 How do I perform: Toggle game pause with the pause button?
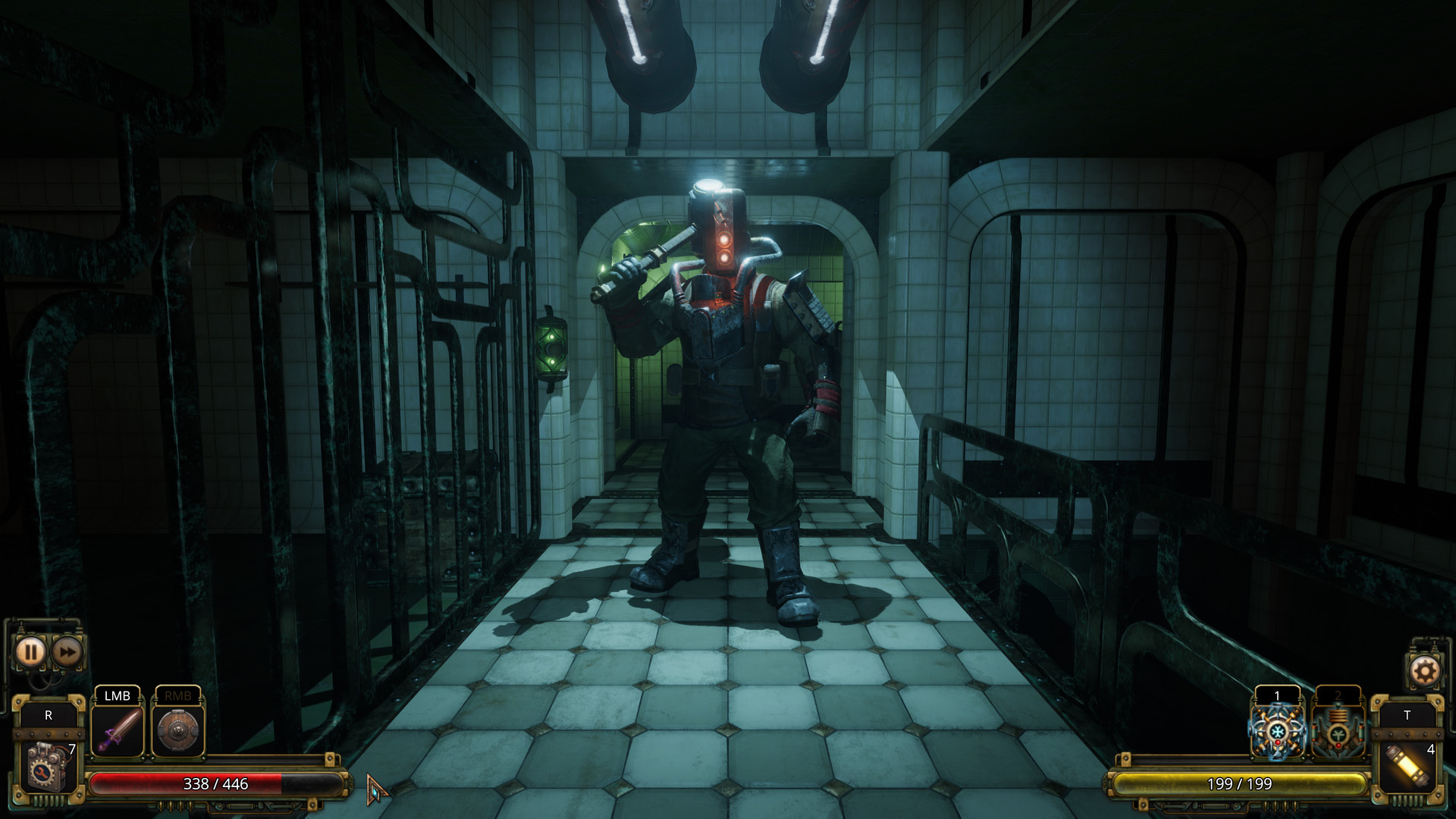(30, 650)
